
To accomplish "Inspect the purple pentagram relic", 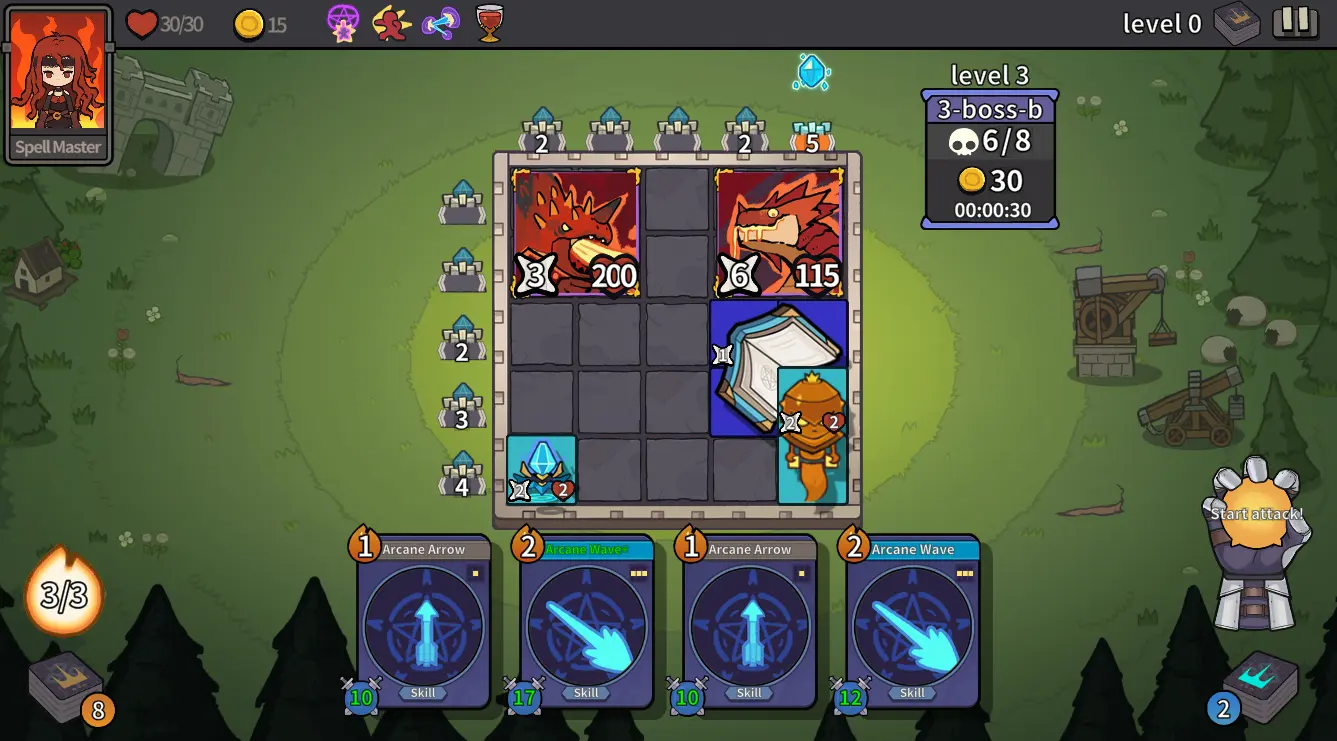I will point(343,23).
